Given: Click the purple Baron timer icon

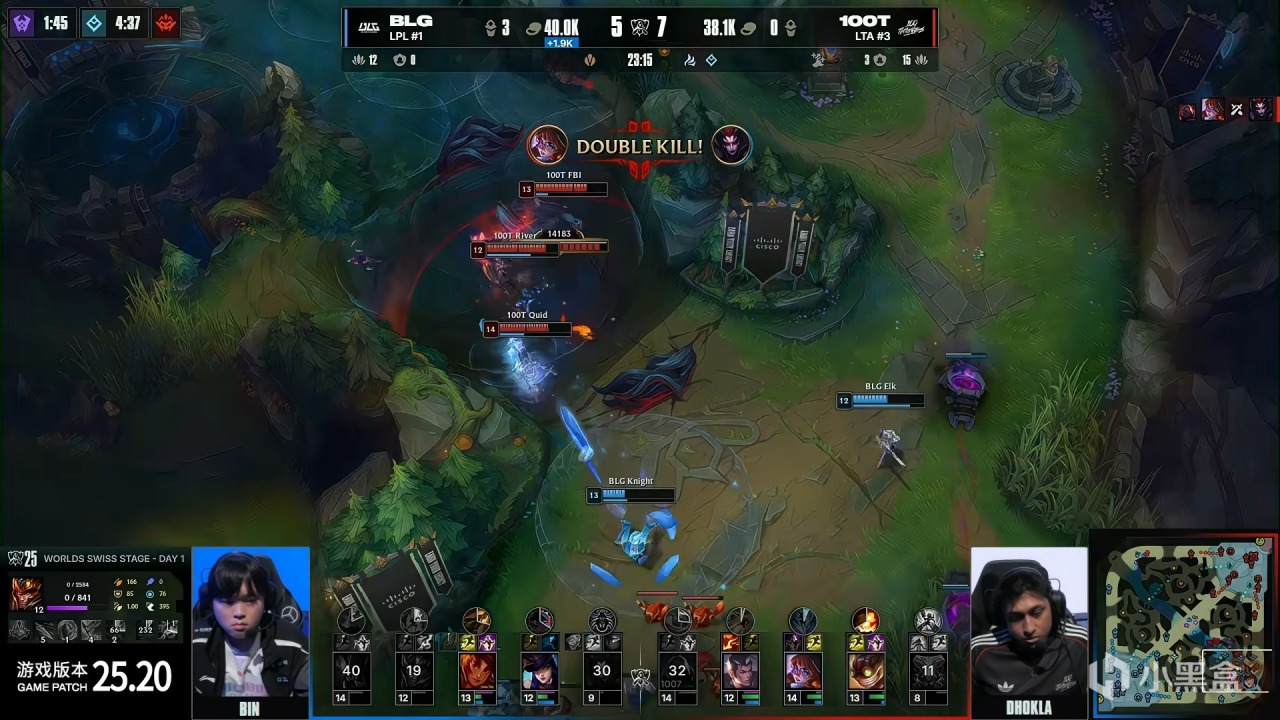Looking at the screenshot, I should click(x=21, y=22).
